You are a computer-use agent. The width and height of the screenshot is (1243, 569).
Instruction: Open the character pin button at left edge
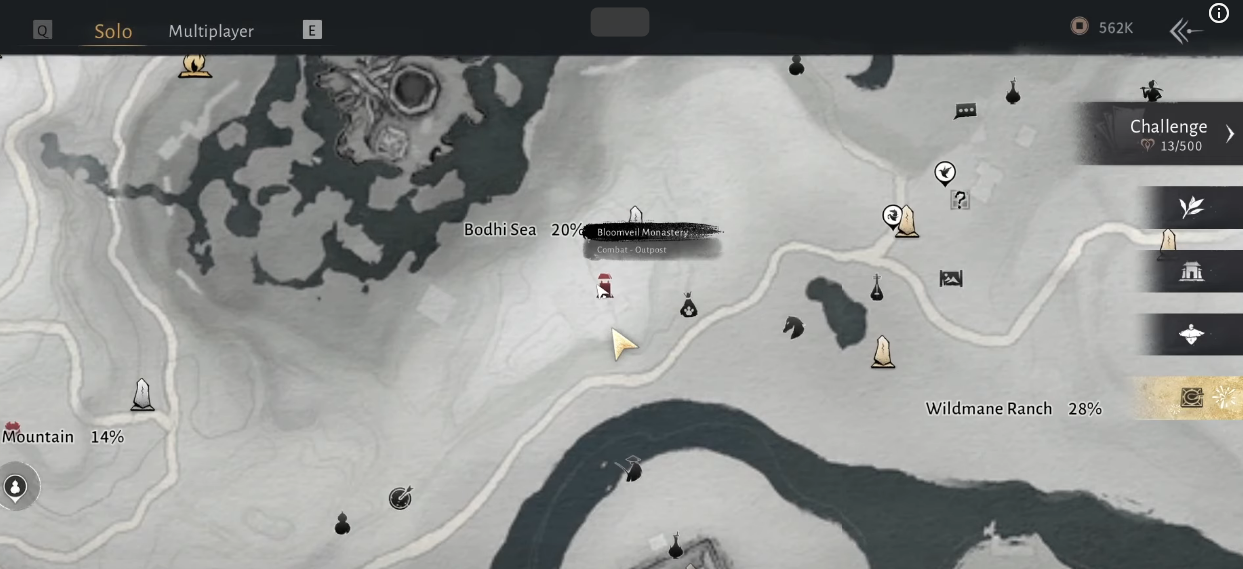16,487
